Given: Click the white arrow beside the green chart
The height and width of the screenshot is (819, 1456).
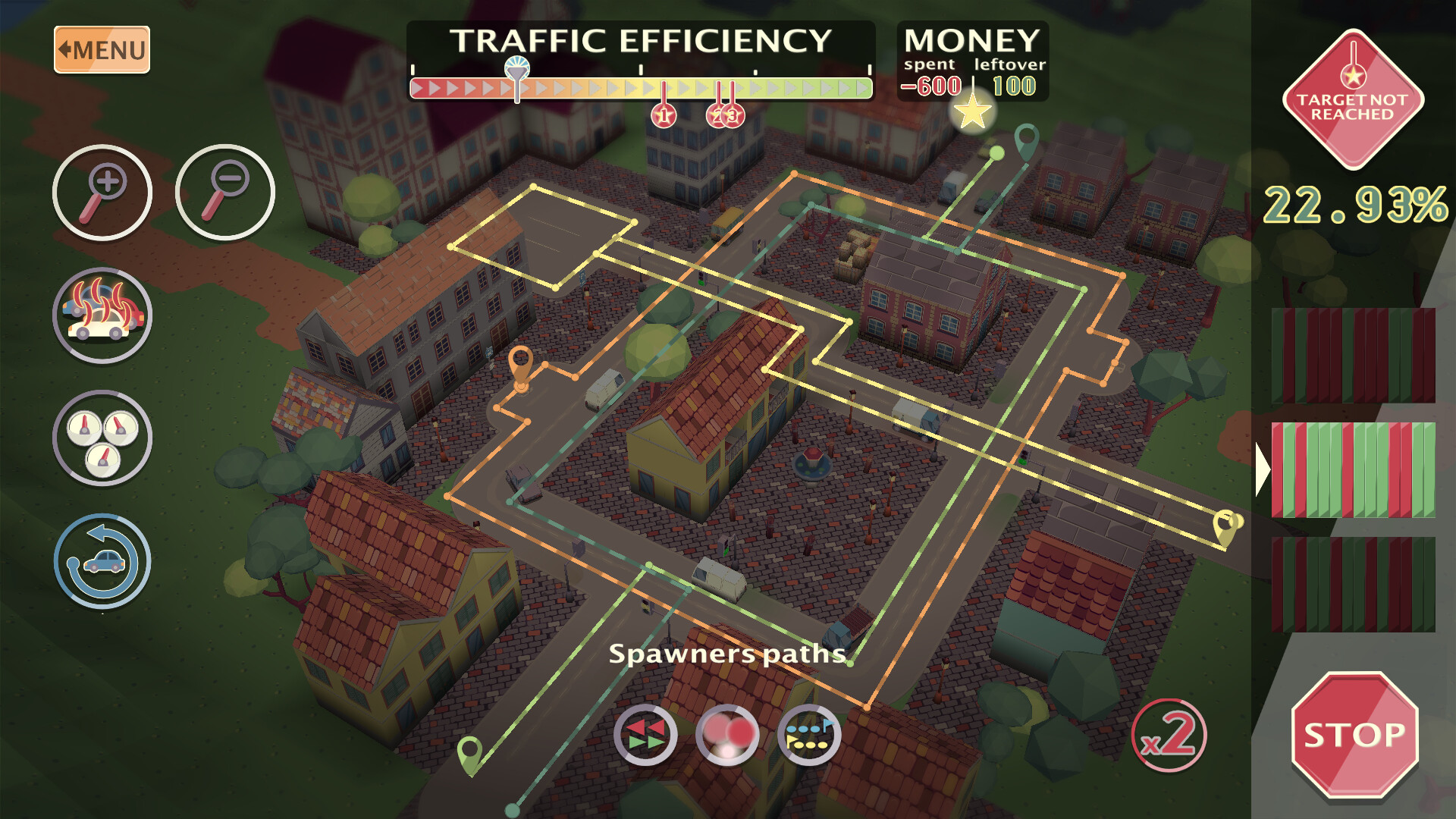Looking at the screenshot, I should [1263, 470].
